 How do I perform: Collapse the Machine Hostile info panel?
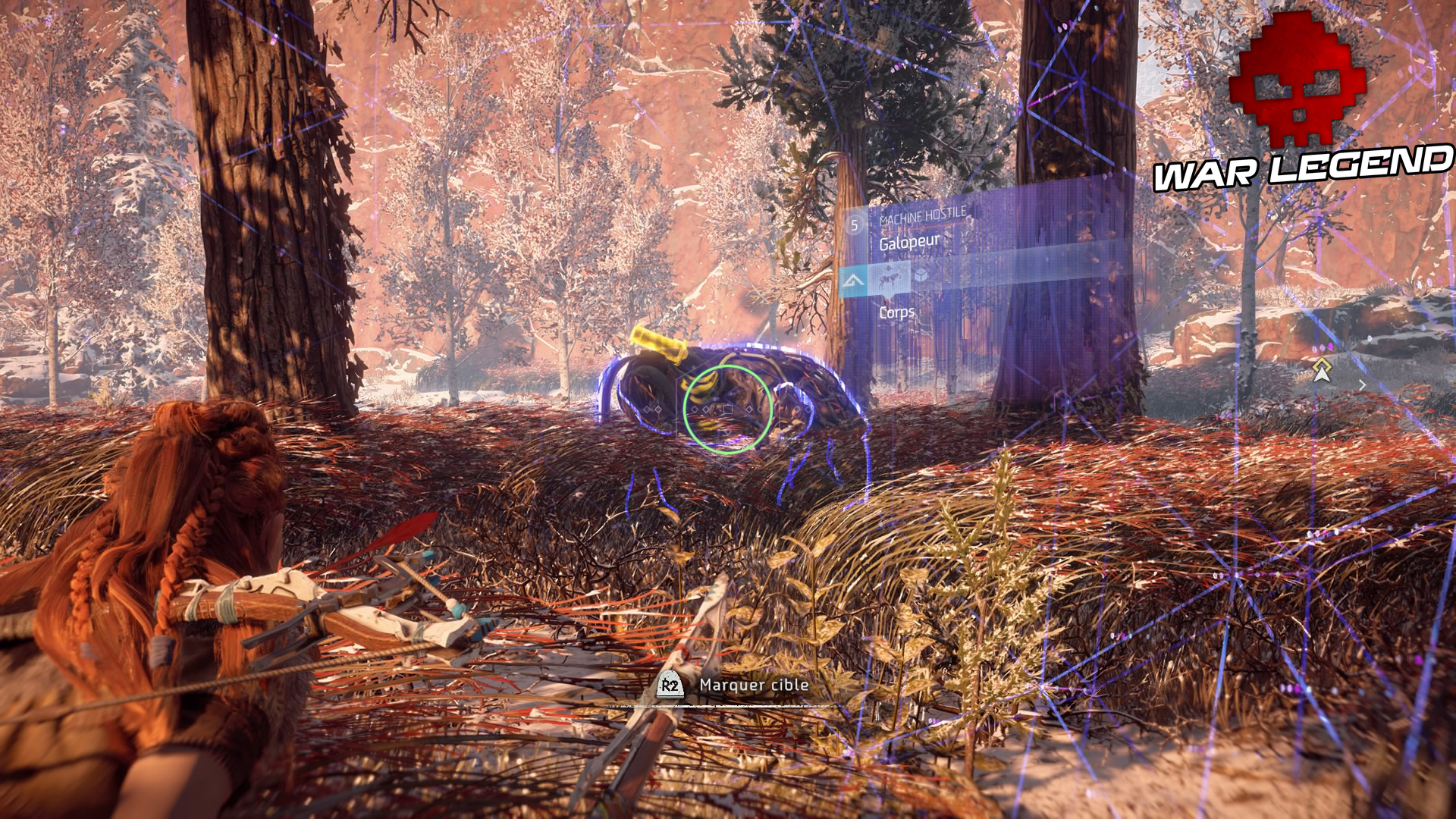click(924, 217)
